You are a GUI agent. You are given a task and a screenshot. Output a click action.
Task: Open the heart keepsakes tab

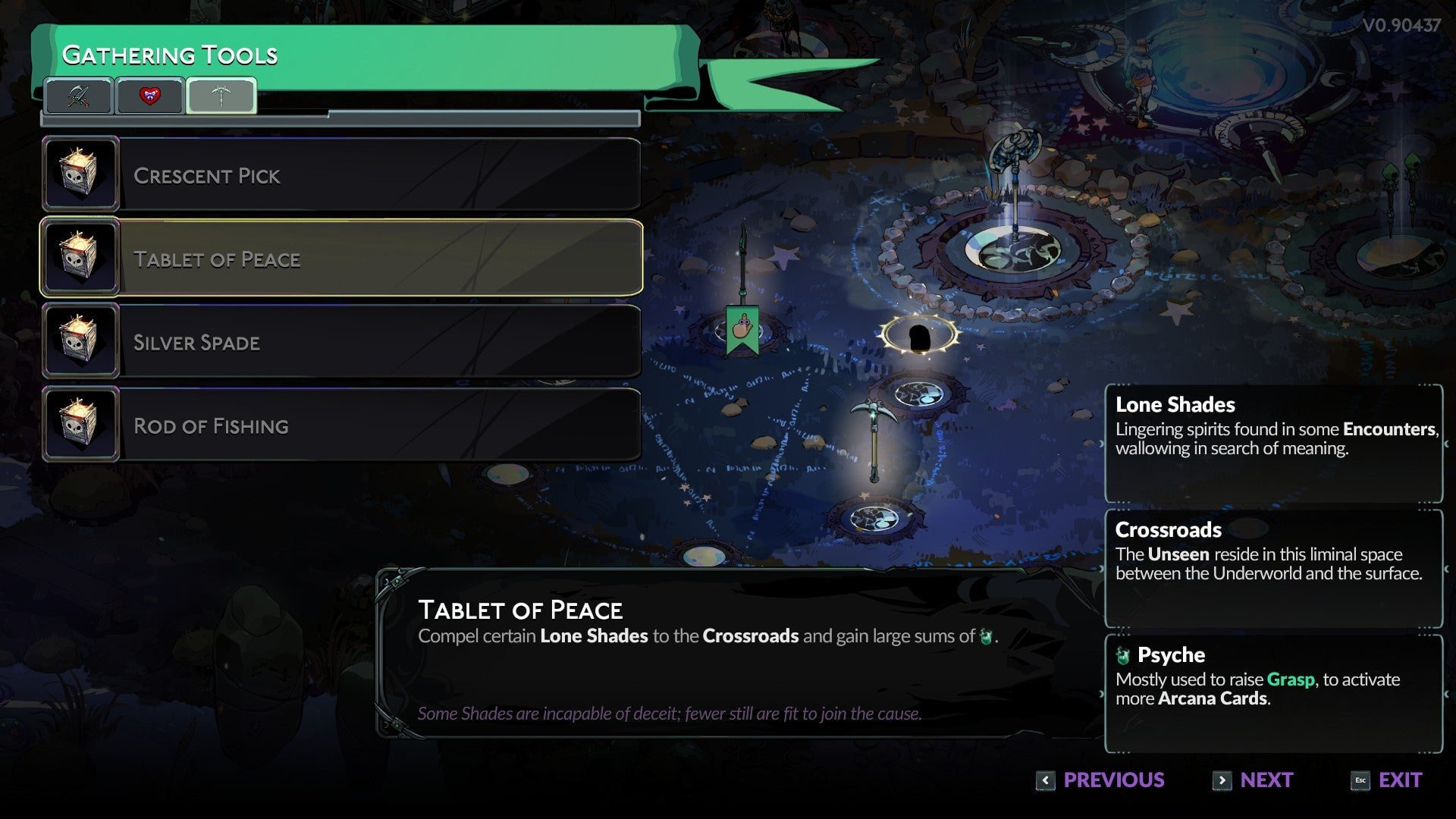pos(149,96)
